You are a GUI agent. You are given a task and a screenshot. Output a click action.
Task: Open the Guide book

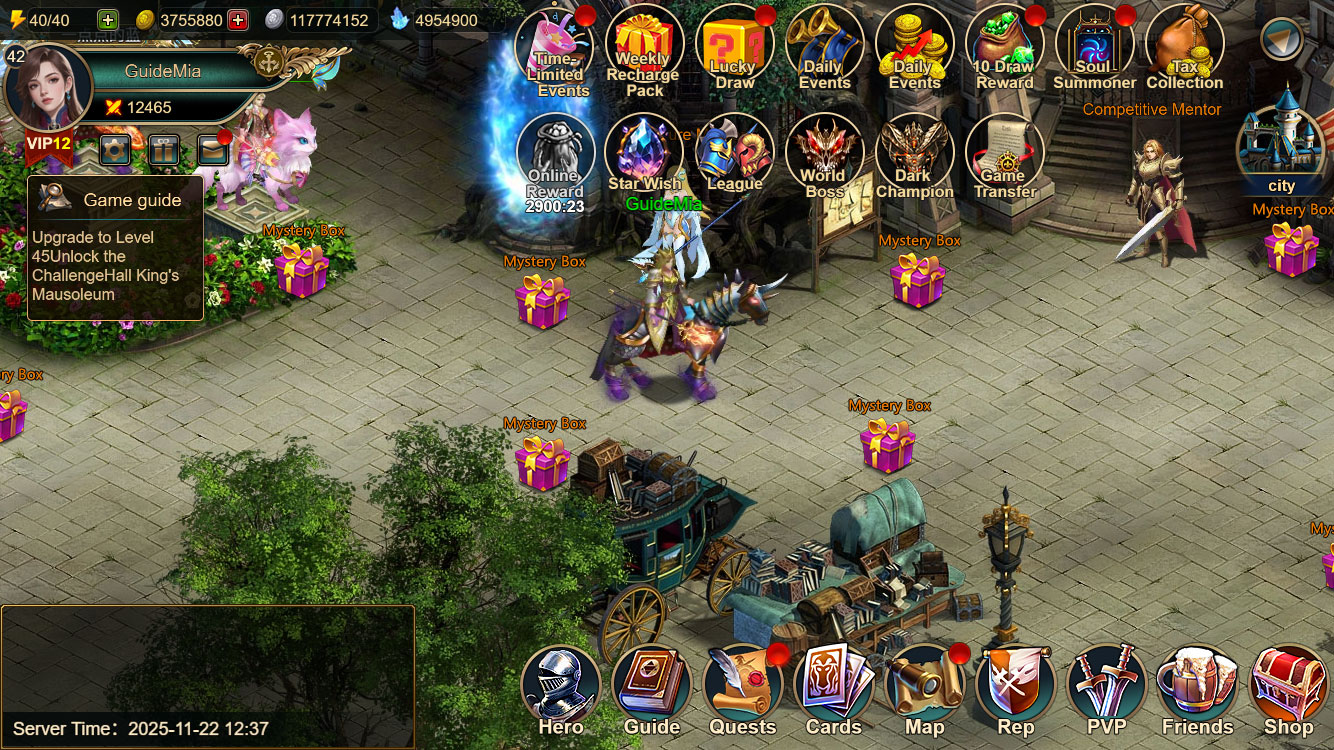pyautogui.click(x=652, y=687)
